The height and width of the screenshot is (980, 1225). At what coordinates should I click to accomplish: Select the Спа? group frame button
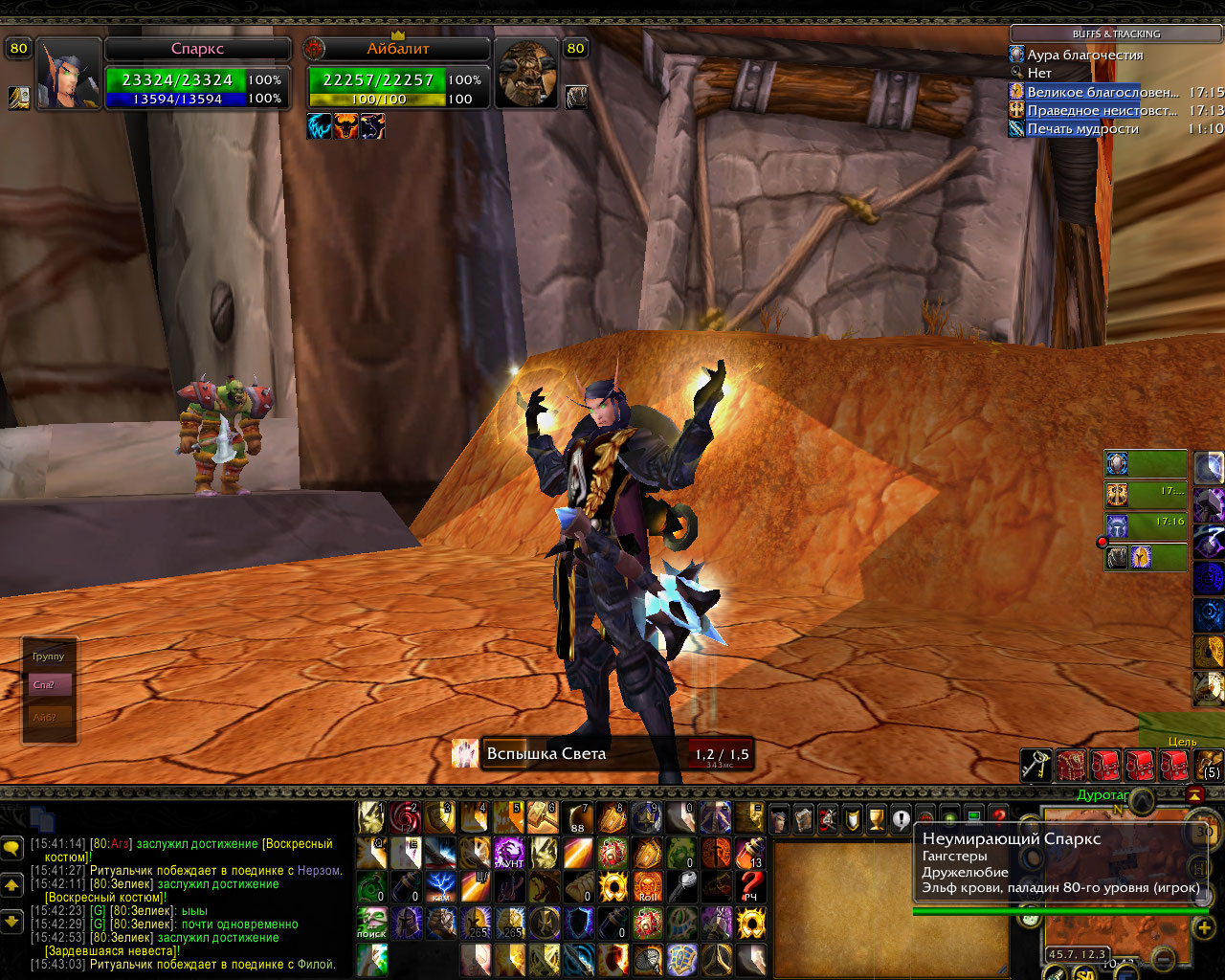click(49, 685)
